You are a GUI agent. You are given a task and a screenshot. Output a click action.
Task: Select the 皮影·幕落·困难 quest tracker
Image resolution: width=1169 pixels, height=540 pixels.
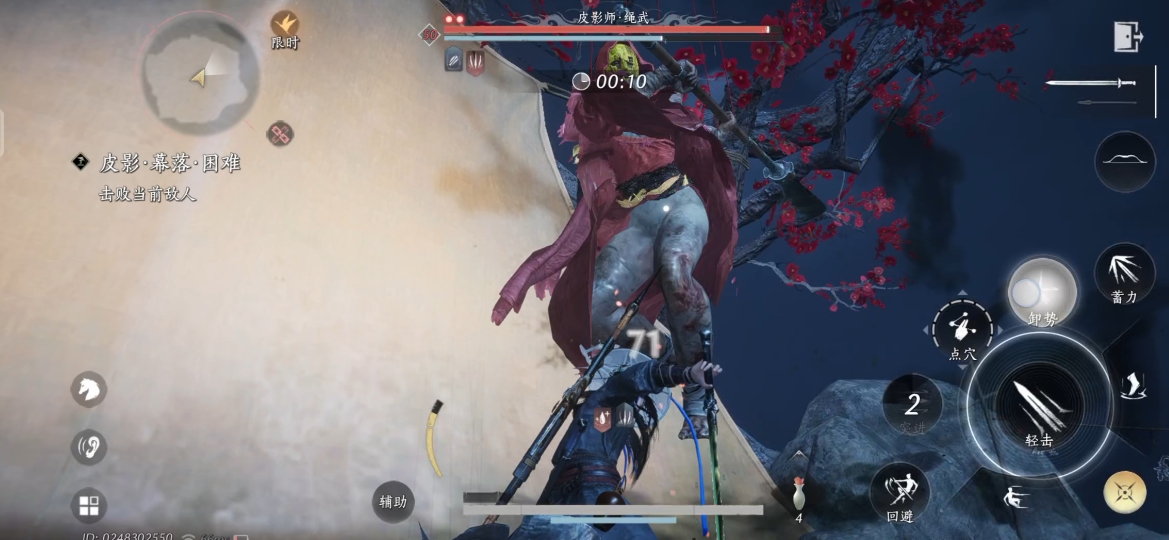click(x=169, y=163)
